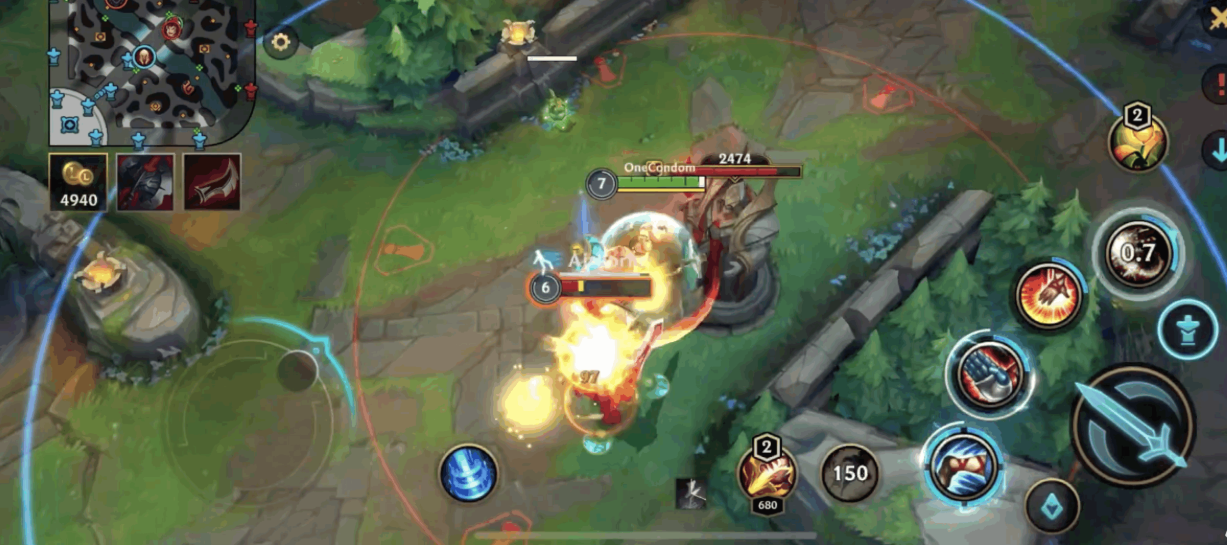Buy the suggested red curved blade item
The image size is (1227, 545).
point(211,182)
